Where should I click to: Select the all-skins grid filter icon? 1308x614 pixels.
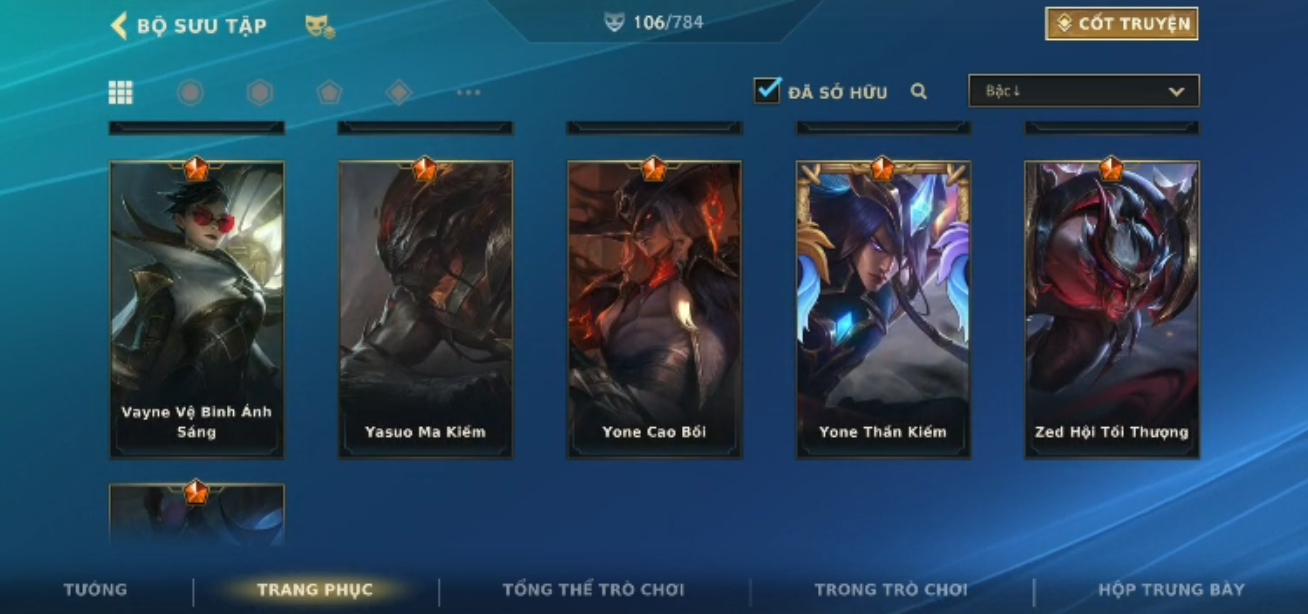tap(121, 93)
